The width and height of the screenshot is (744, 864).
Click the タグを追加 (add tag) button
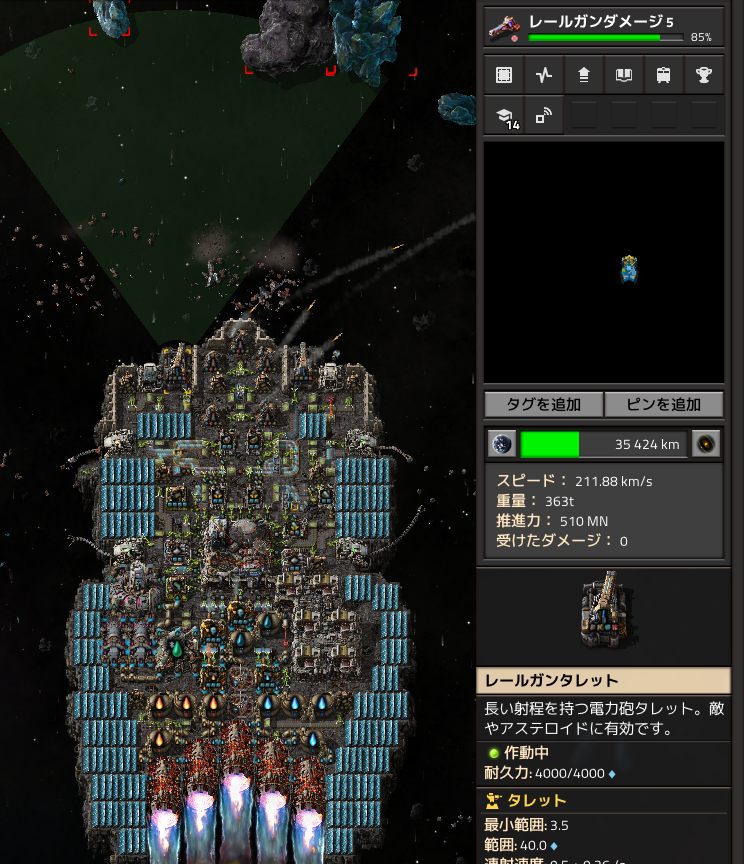[x=543, y=404]
